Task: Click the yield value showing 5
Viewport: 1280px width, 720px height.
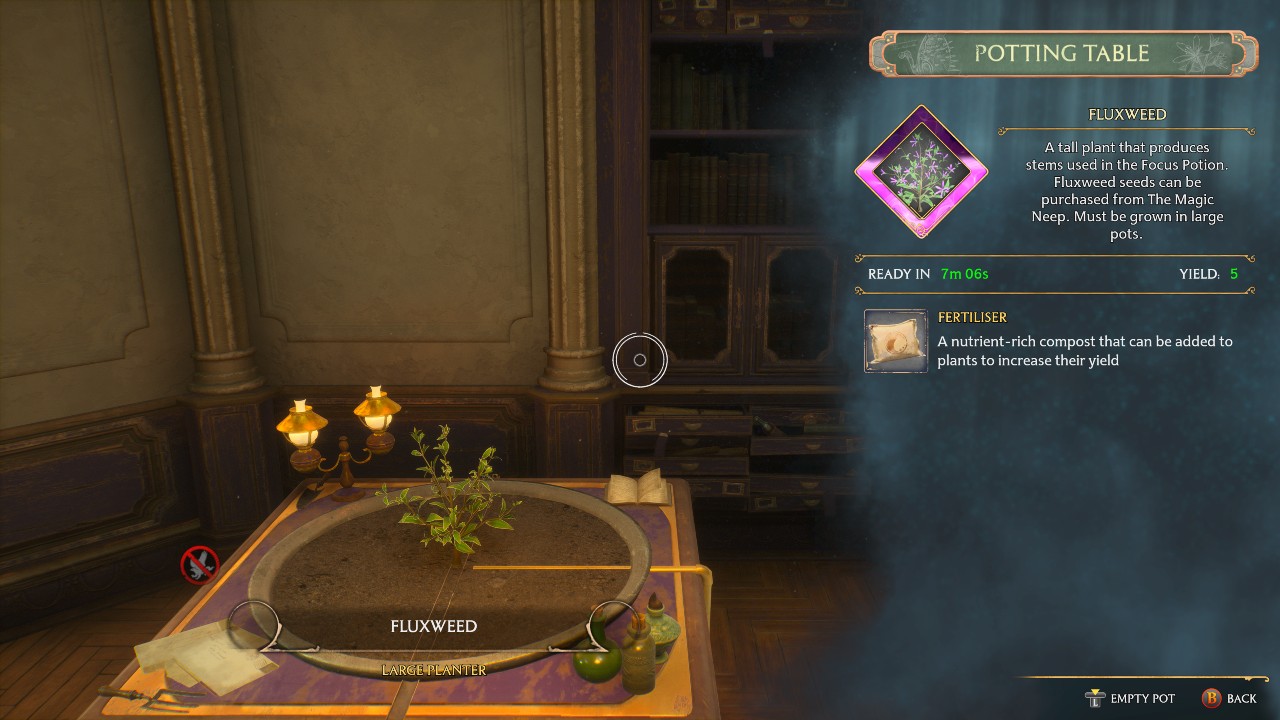Action: pos(1234,272)
